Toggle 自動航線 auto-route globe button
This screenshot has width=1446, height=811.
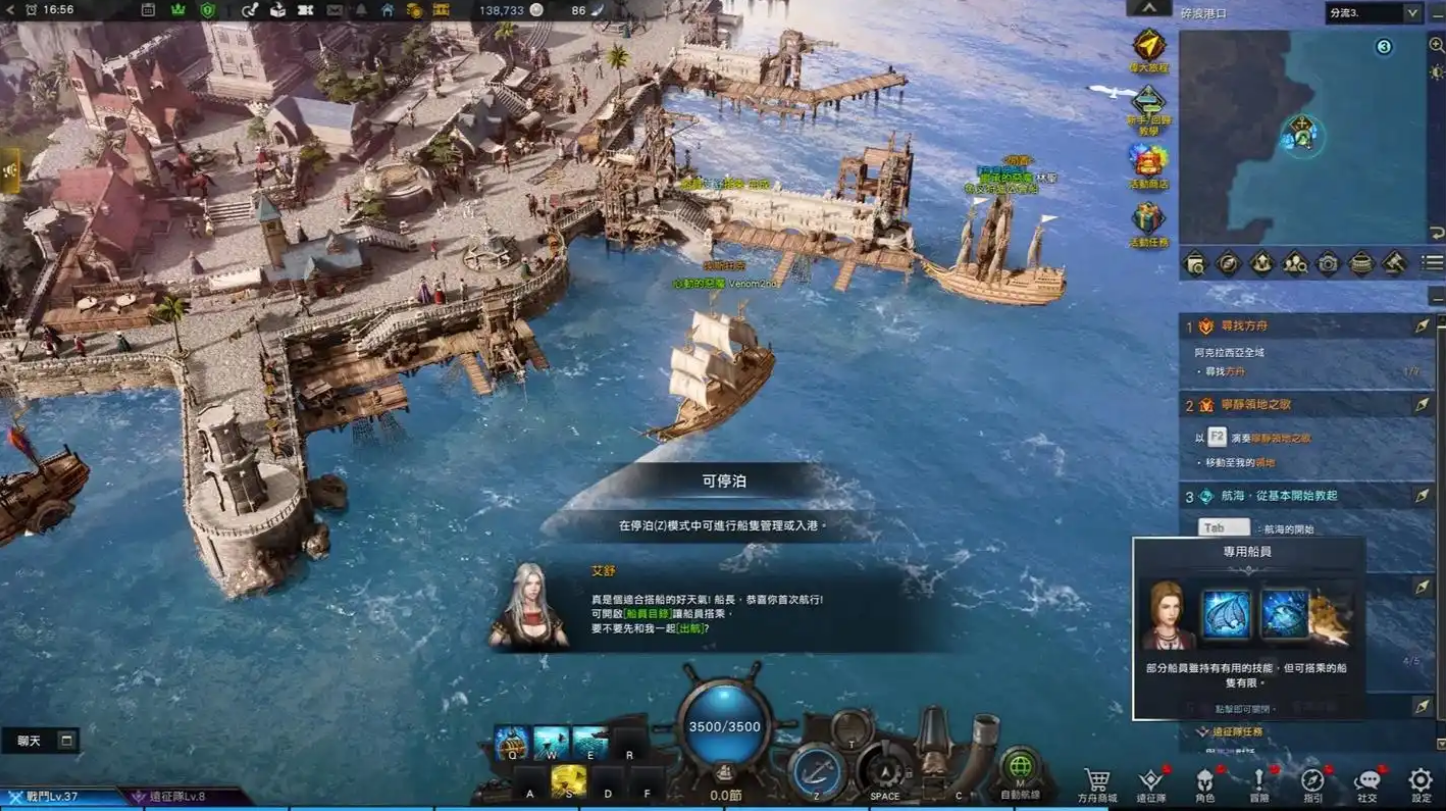click(1020, 768)
